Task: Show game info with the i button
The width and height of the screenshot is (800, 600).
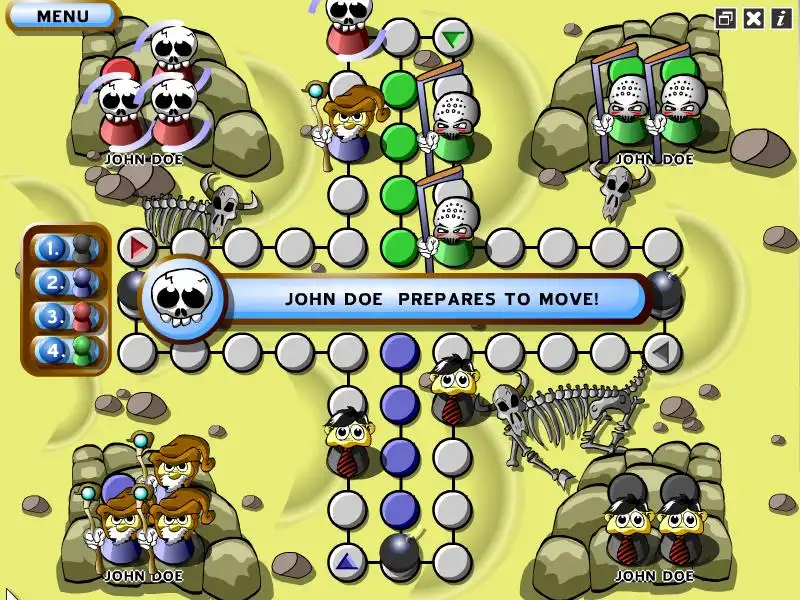Action: pos(779,18)
